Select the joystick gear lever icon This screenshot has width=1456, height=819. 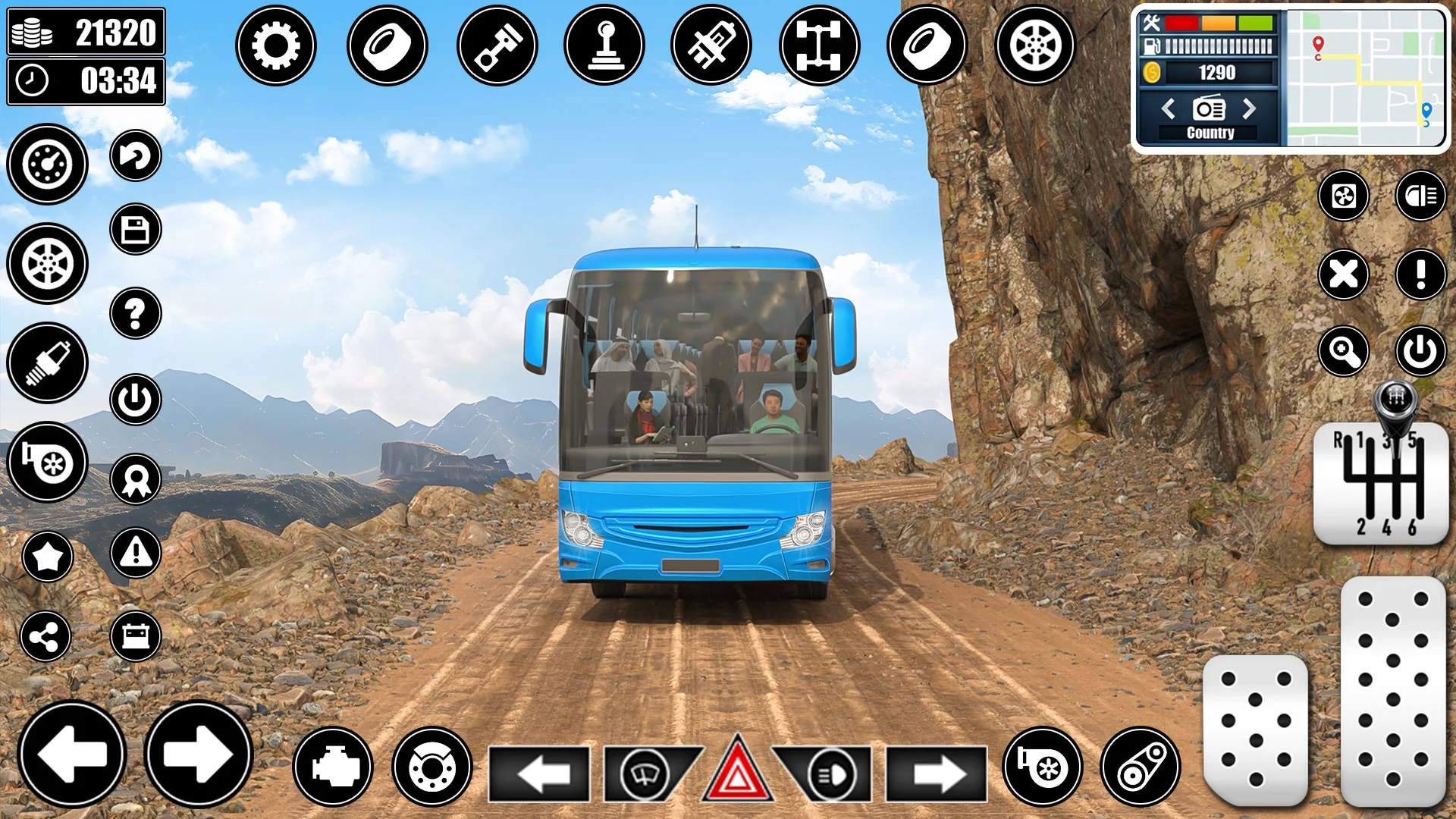[x=604, y=45]
